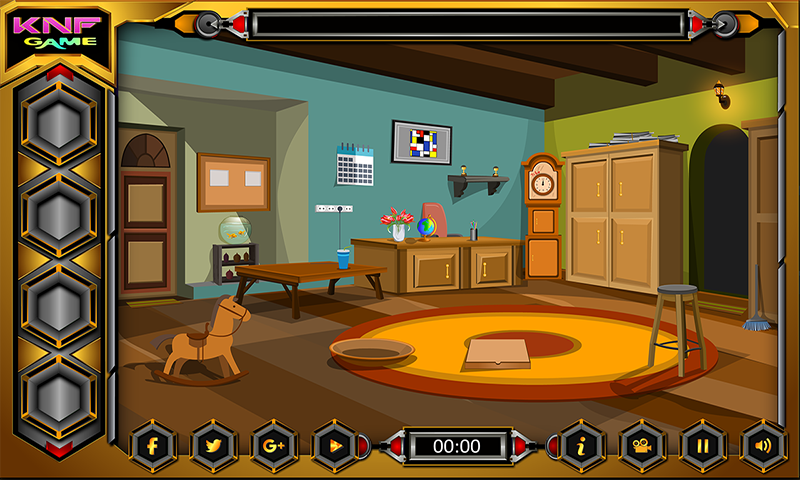
Task: Open the Twitter share button
Action: pos(213,446)
